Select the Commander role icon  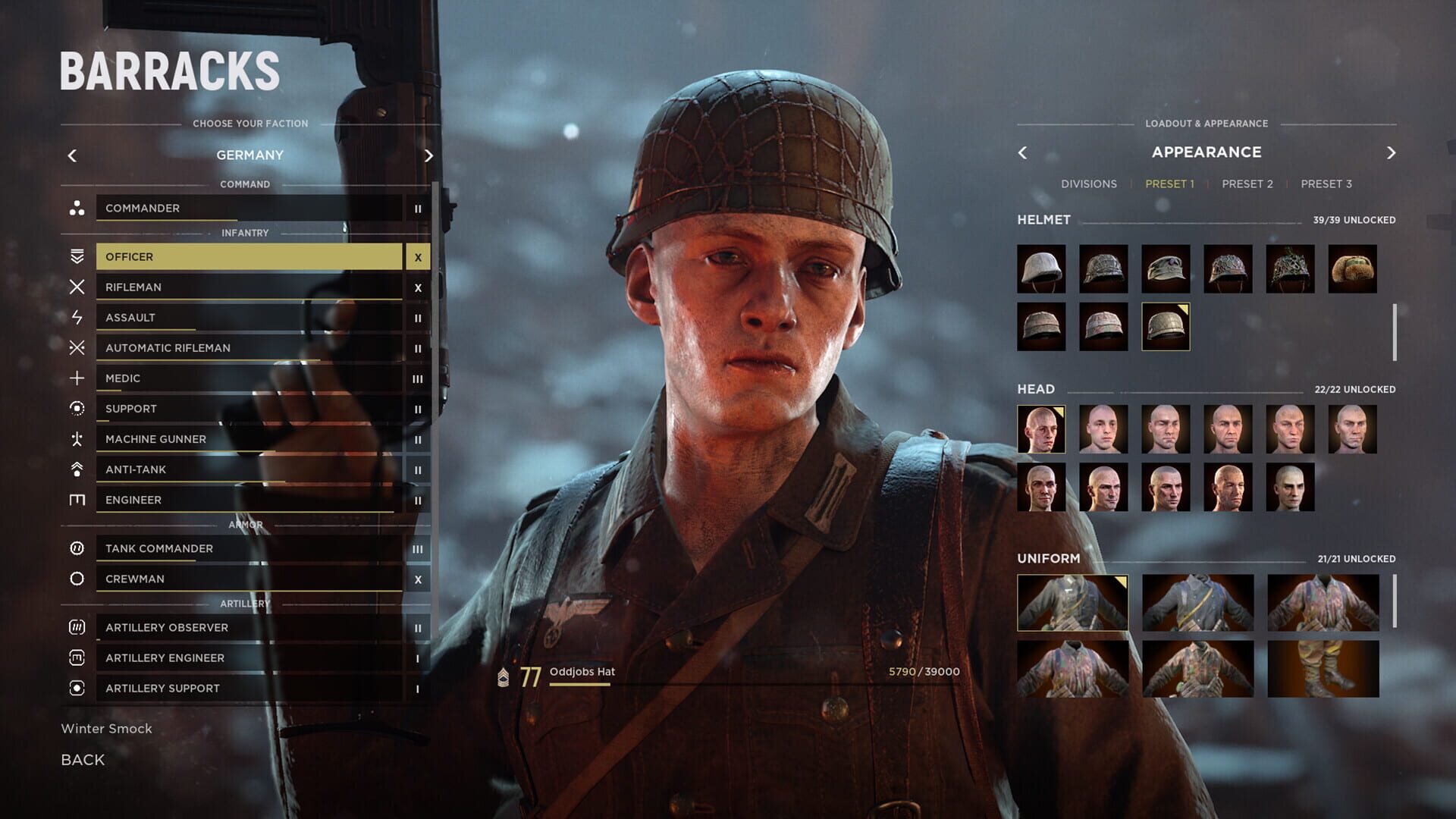point(76,208)
